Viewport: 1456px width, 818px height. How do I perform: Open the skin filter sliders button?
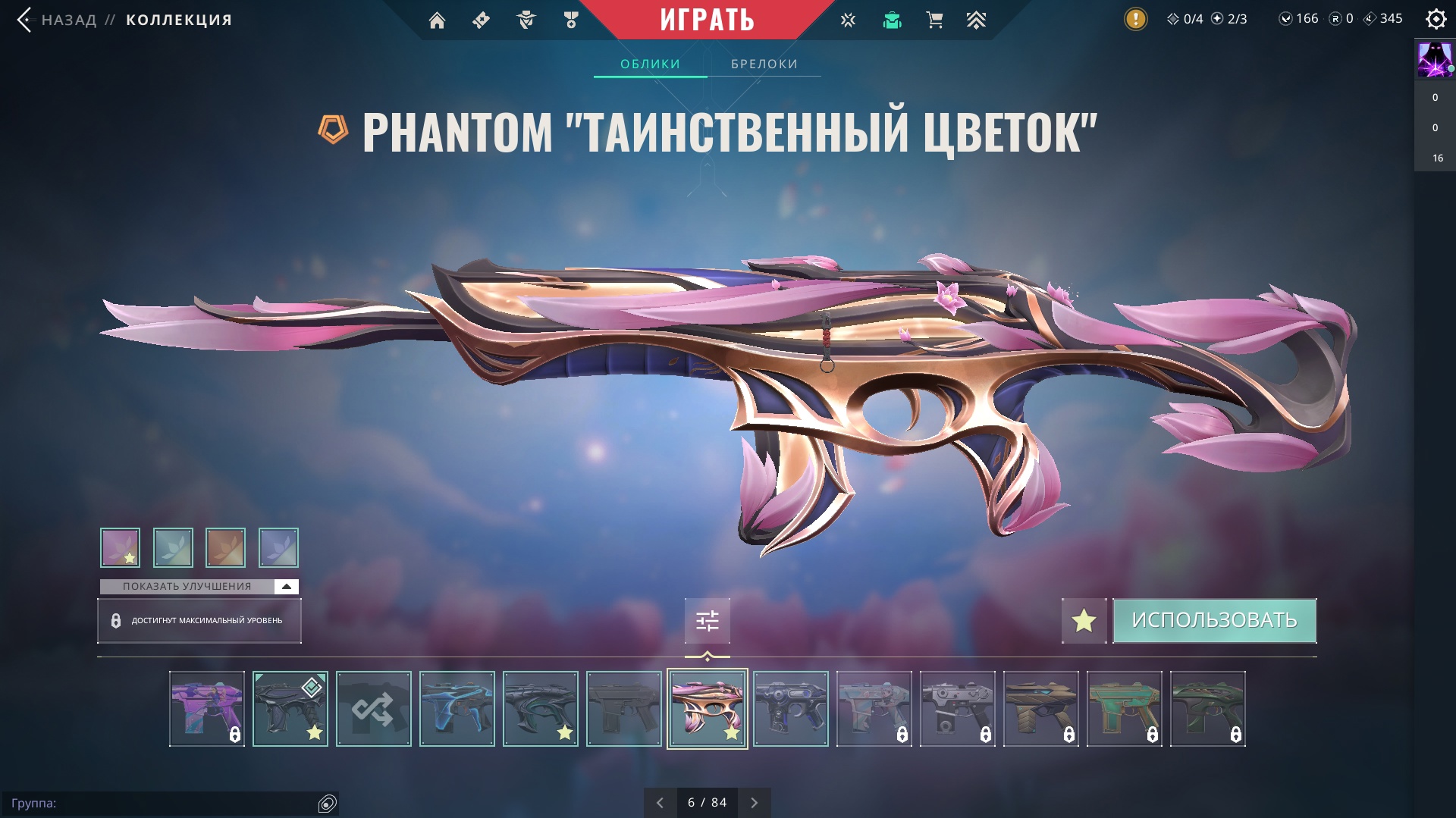pos(707,621)
